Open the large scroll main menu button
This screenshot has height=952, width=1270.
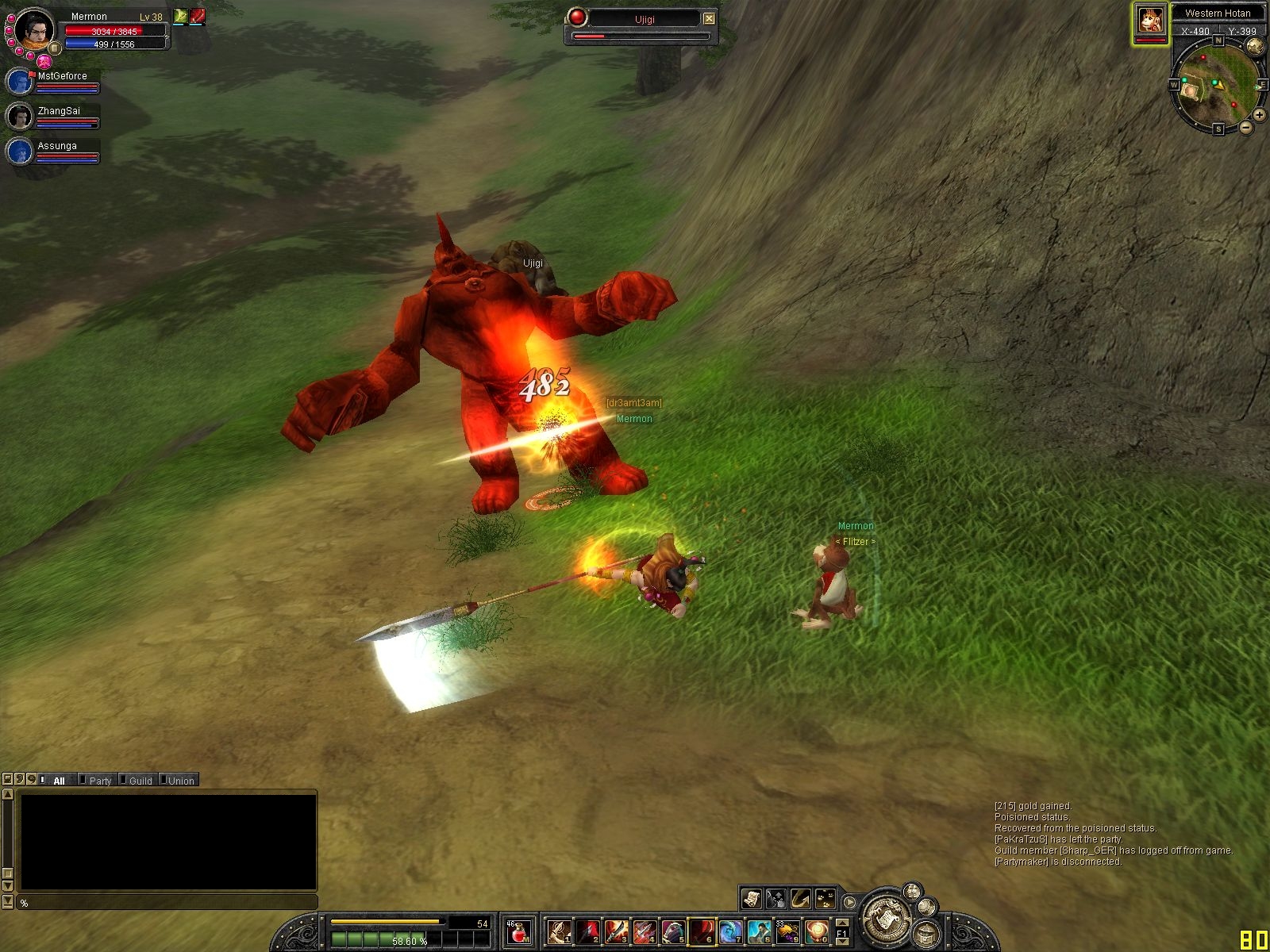click(885, 918)
